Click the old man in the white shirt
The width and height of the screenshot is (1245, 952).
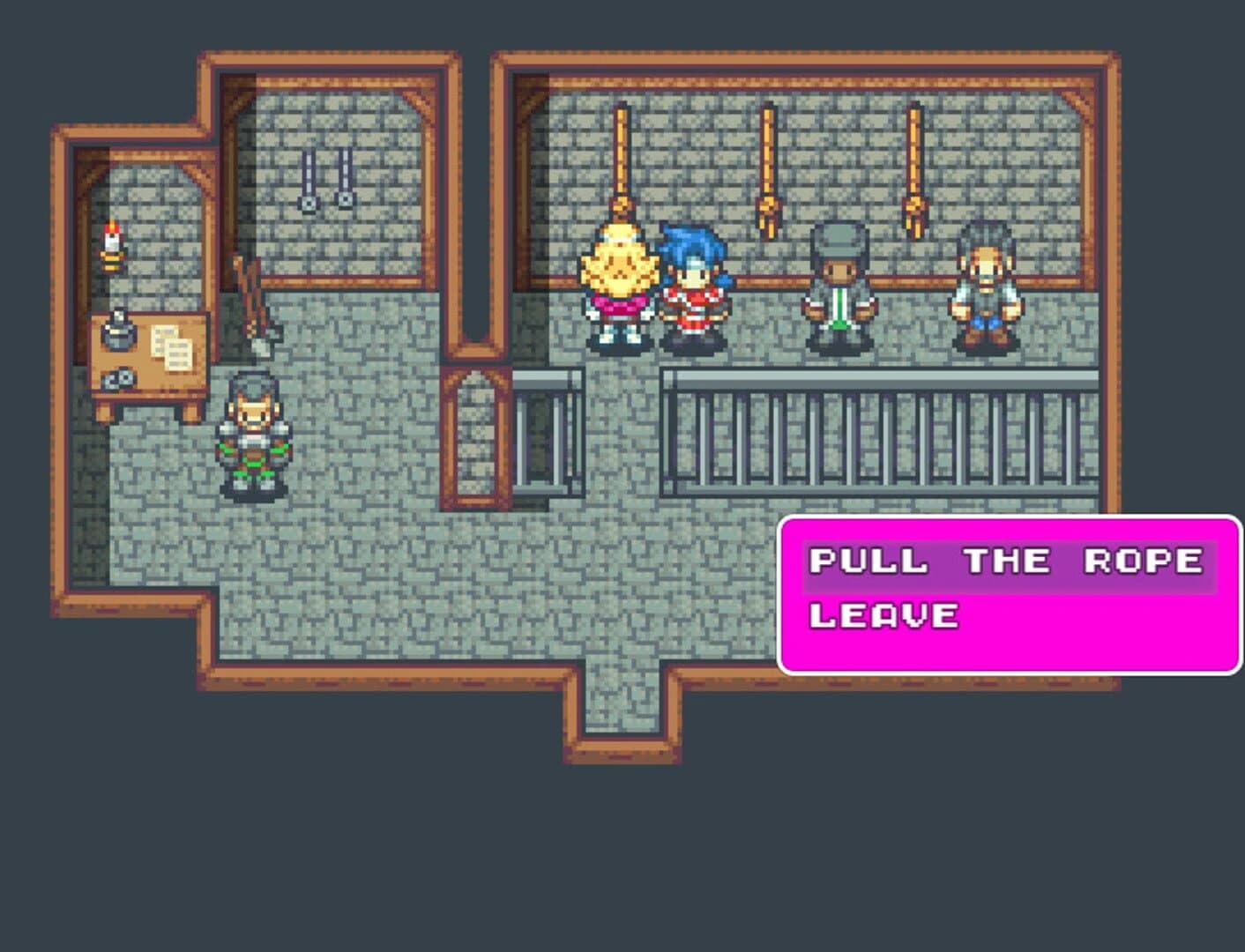coord(988,282)
